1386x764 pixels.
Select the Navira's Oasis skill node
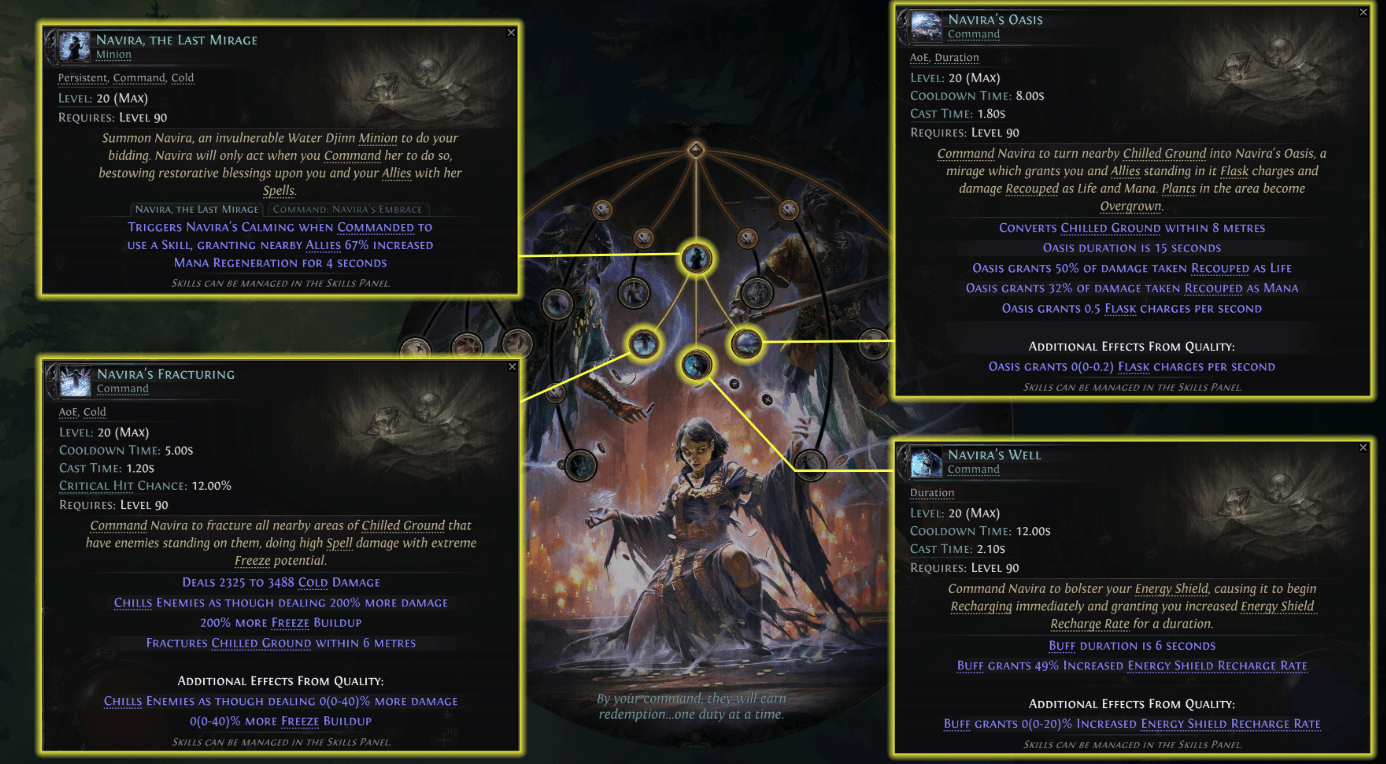tap(746, 341)
